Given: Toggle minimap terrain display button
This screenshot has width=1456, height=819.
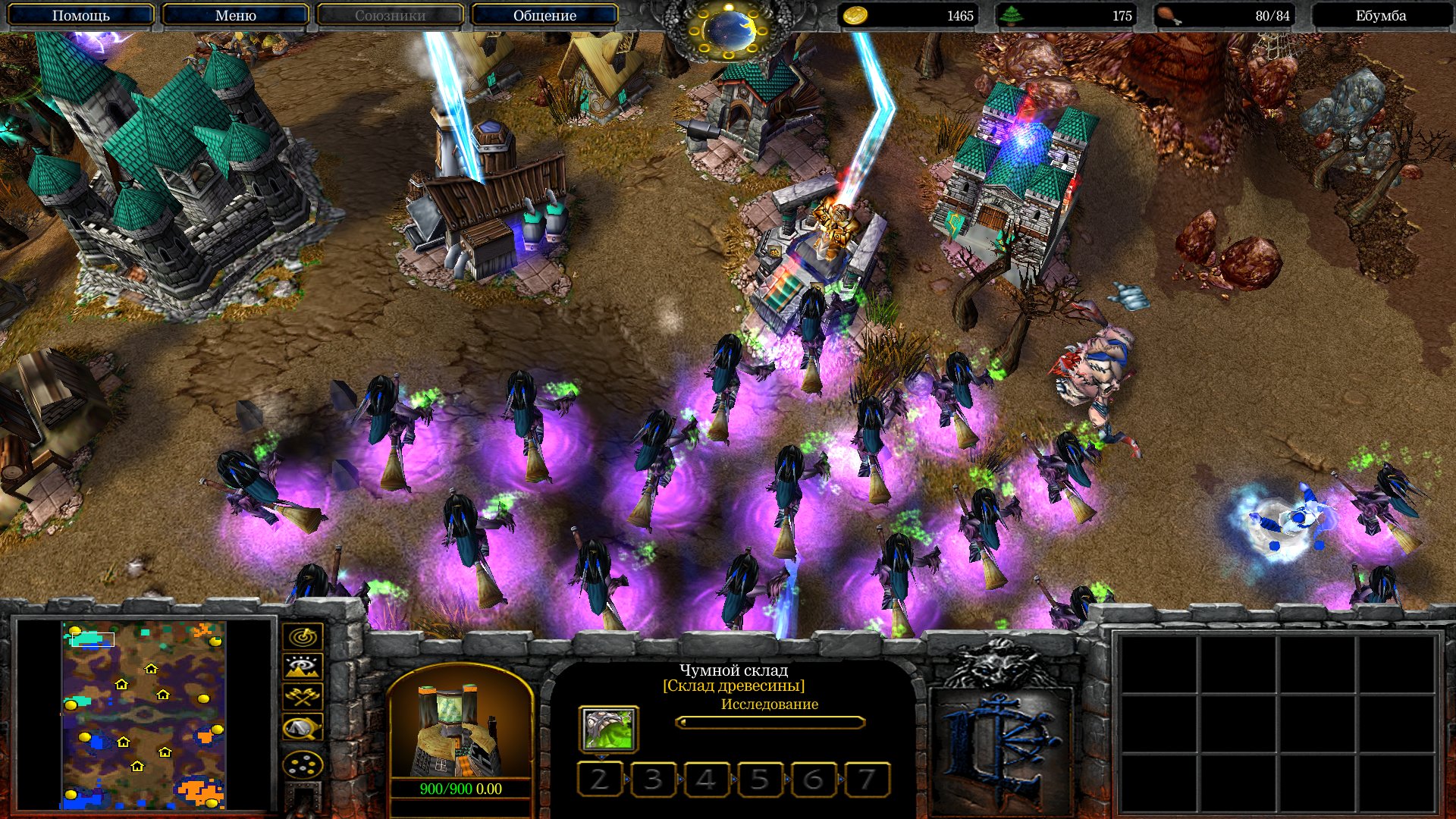Looking at the screenshot, I should click(x=303, y=667).
